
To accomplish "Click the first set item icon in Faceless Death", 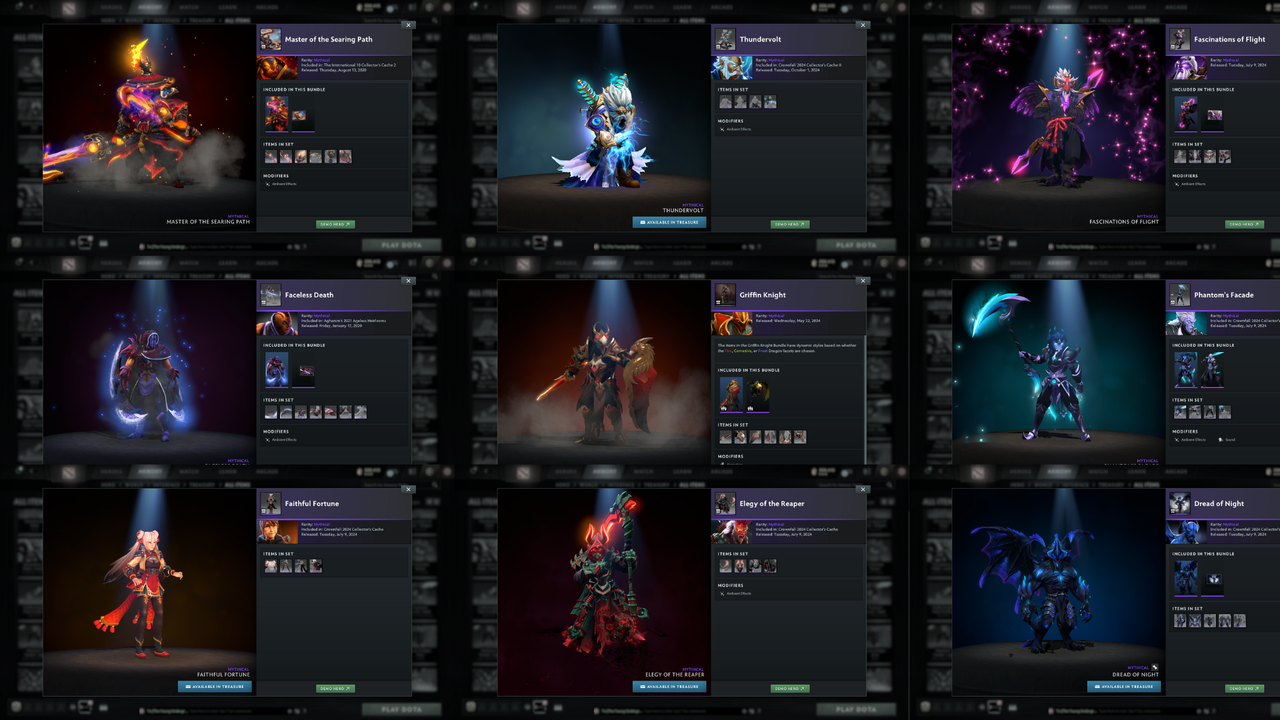I will click(270, 412).
